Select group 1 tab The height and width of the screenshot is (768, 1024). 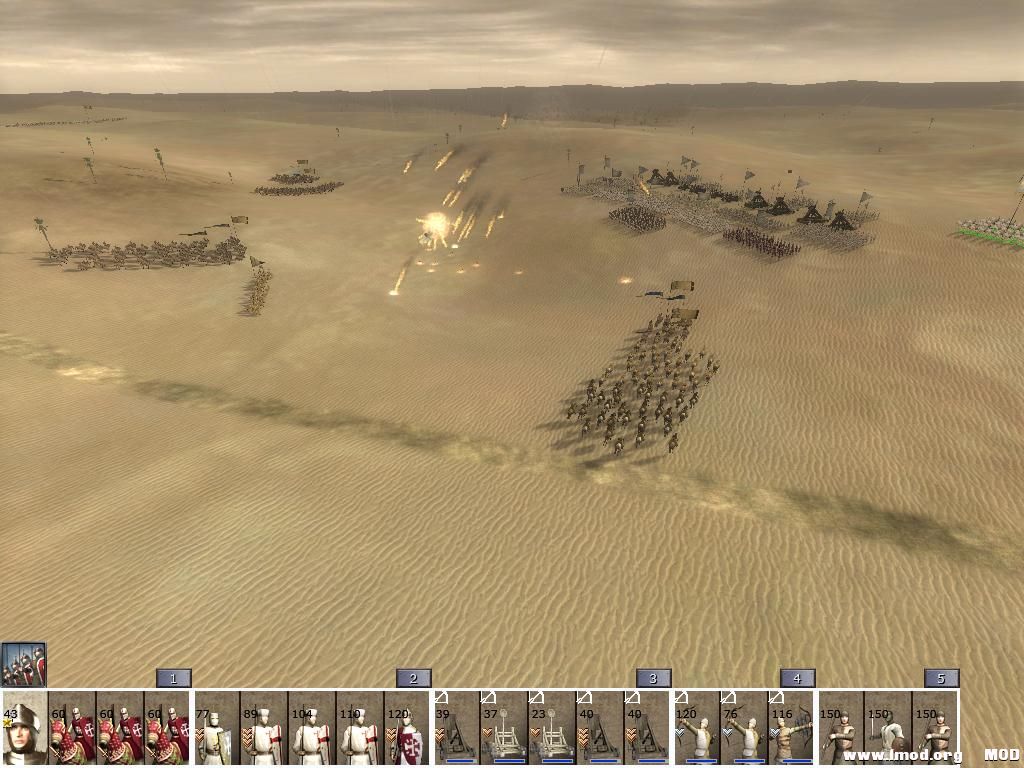173,678
